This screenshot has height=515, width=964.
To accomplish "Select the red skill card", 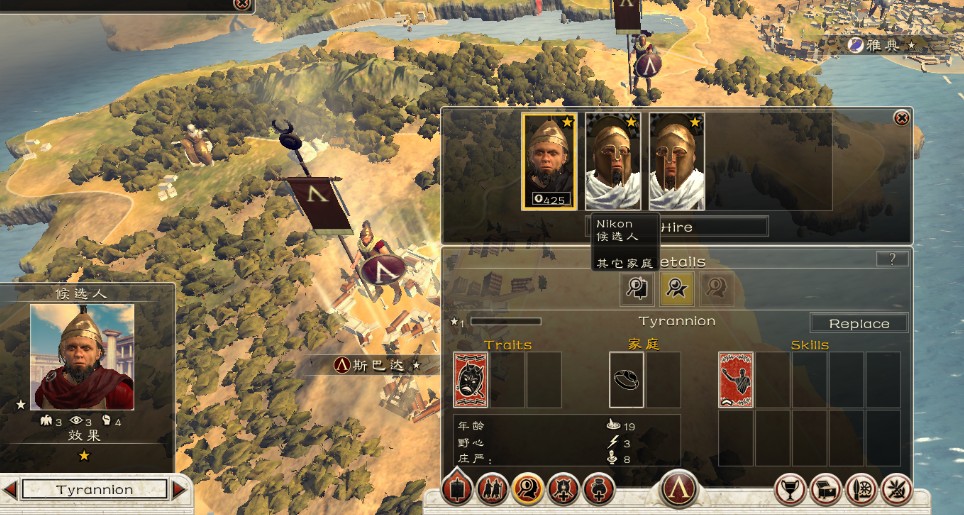I will click(x=736, y=380).
